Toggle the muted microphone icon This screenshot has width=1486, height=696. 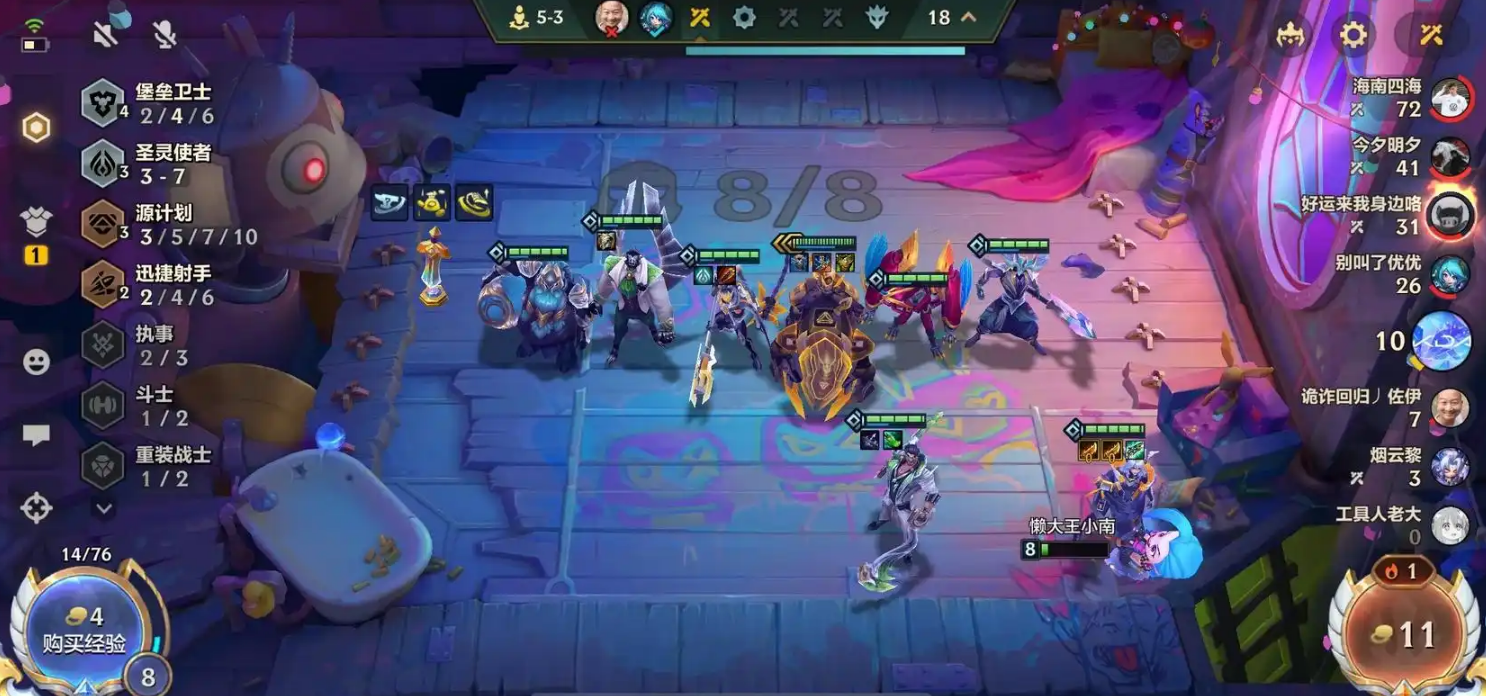[x=165, y=34]
